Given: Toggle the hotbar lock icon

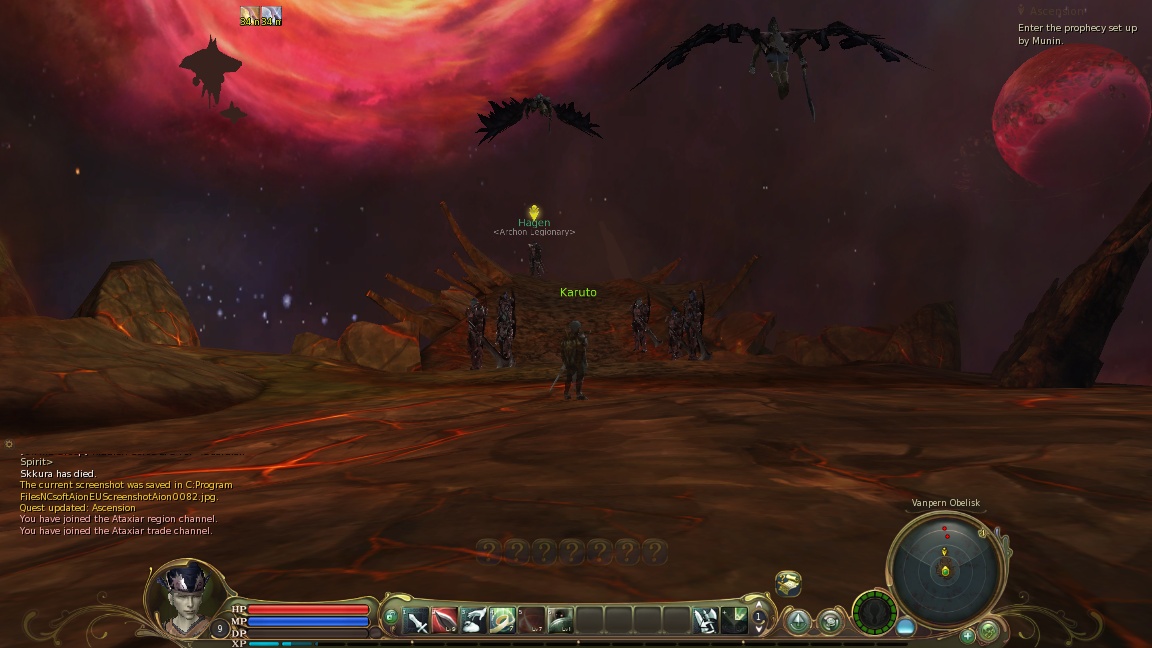Looking at the screenshot, I should pyautogui.click(x=391, y=617).
